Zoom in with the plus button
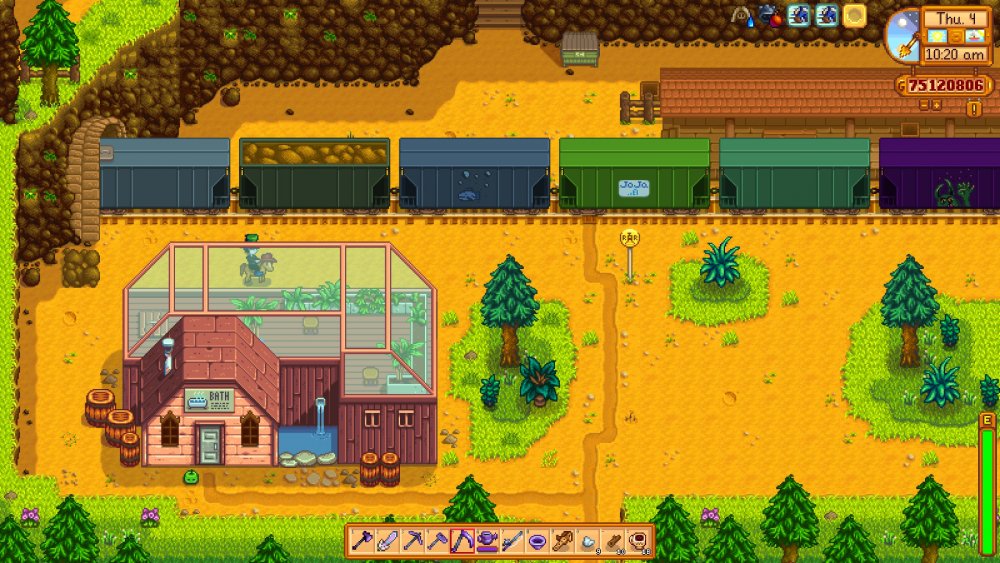This screenshot has width=1000, height=563. click(938, 104)
